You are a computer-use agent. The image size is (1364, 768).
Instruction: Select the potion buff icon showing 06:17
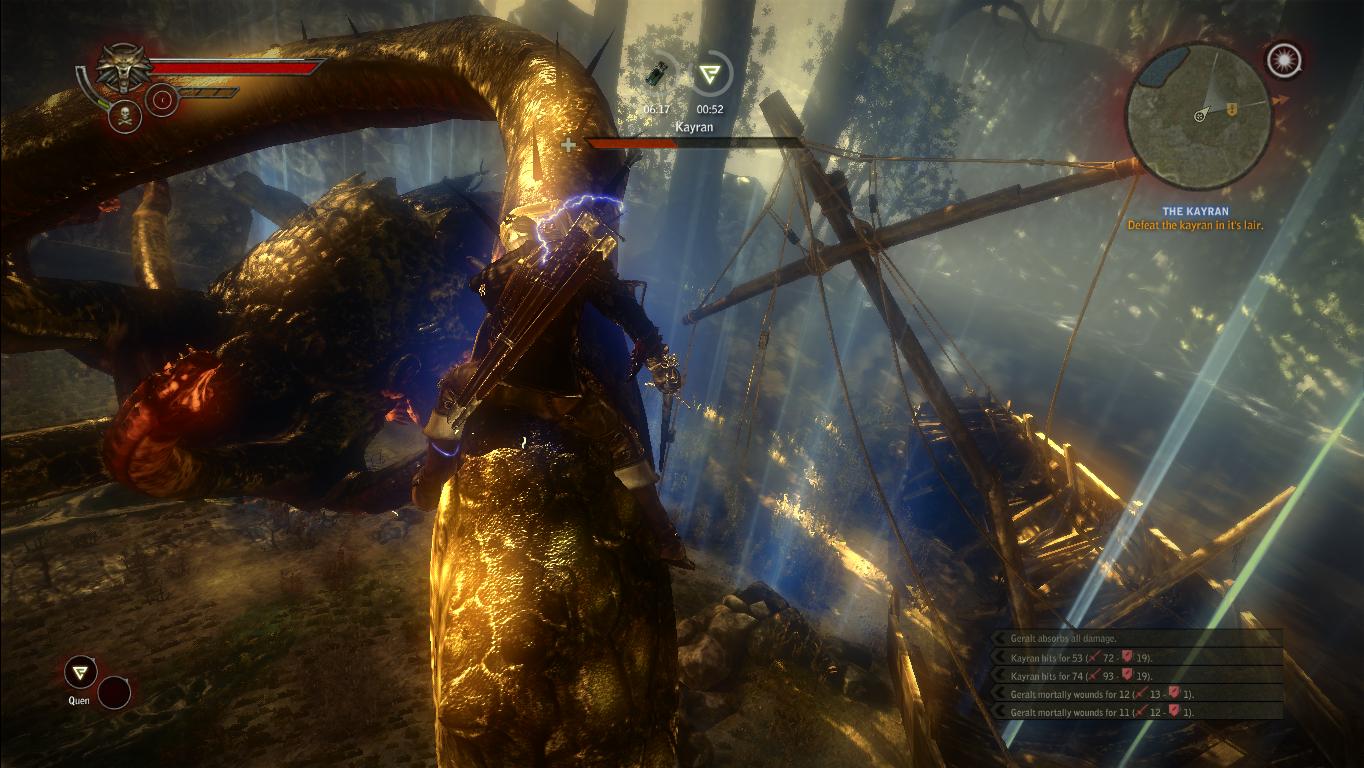[x=657, y=73]
